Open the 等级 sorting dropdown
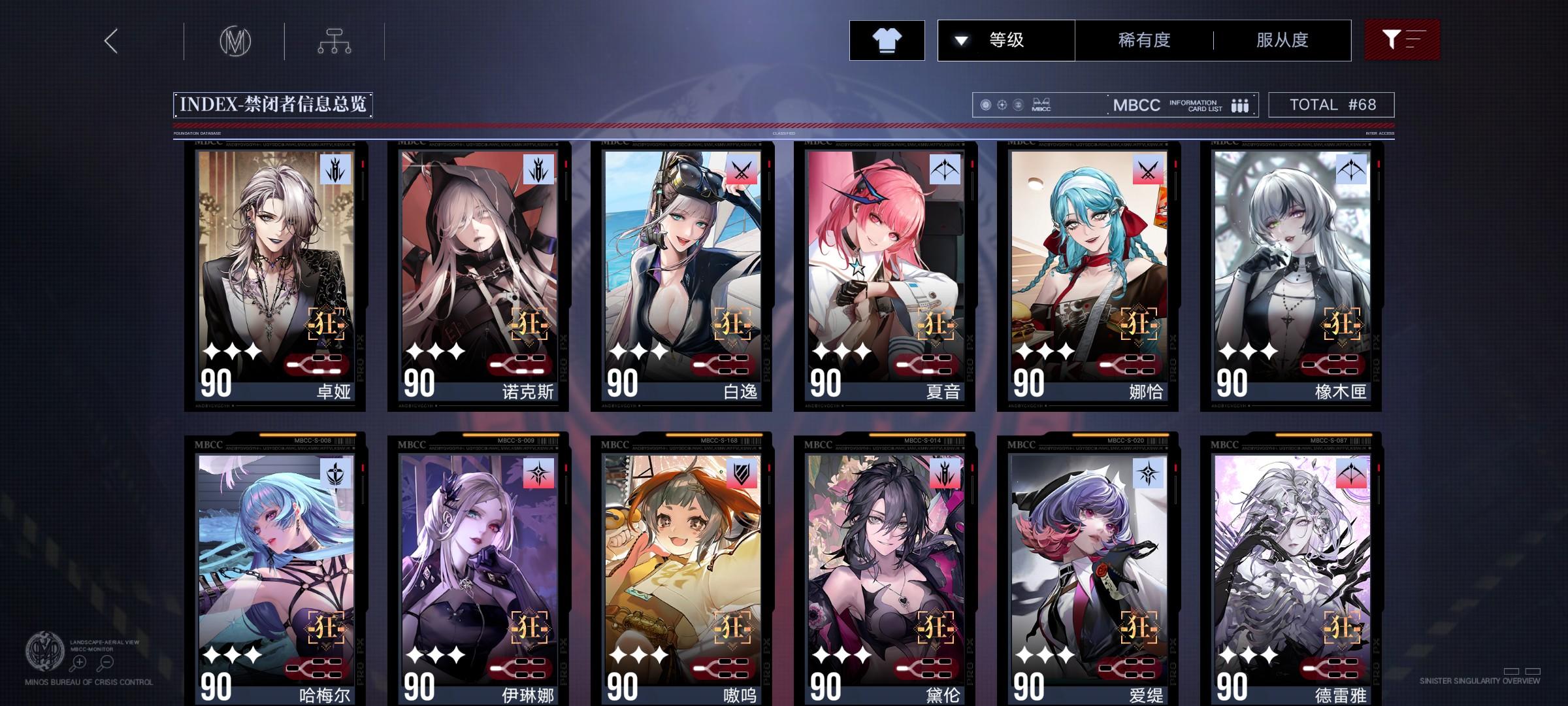Image resolution: width=1568 pixels, height=706 pixels. pos(1006,40)
